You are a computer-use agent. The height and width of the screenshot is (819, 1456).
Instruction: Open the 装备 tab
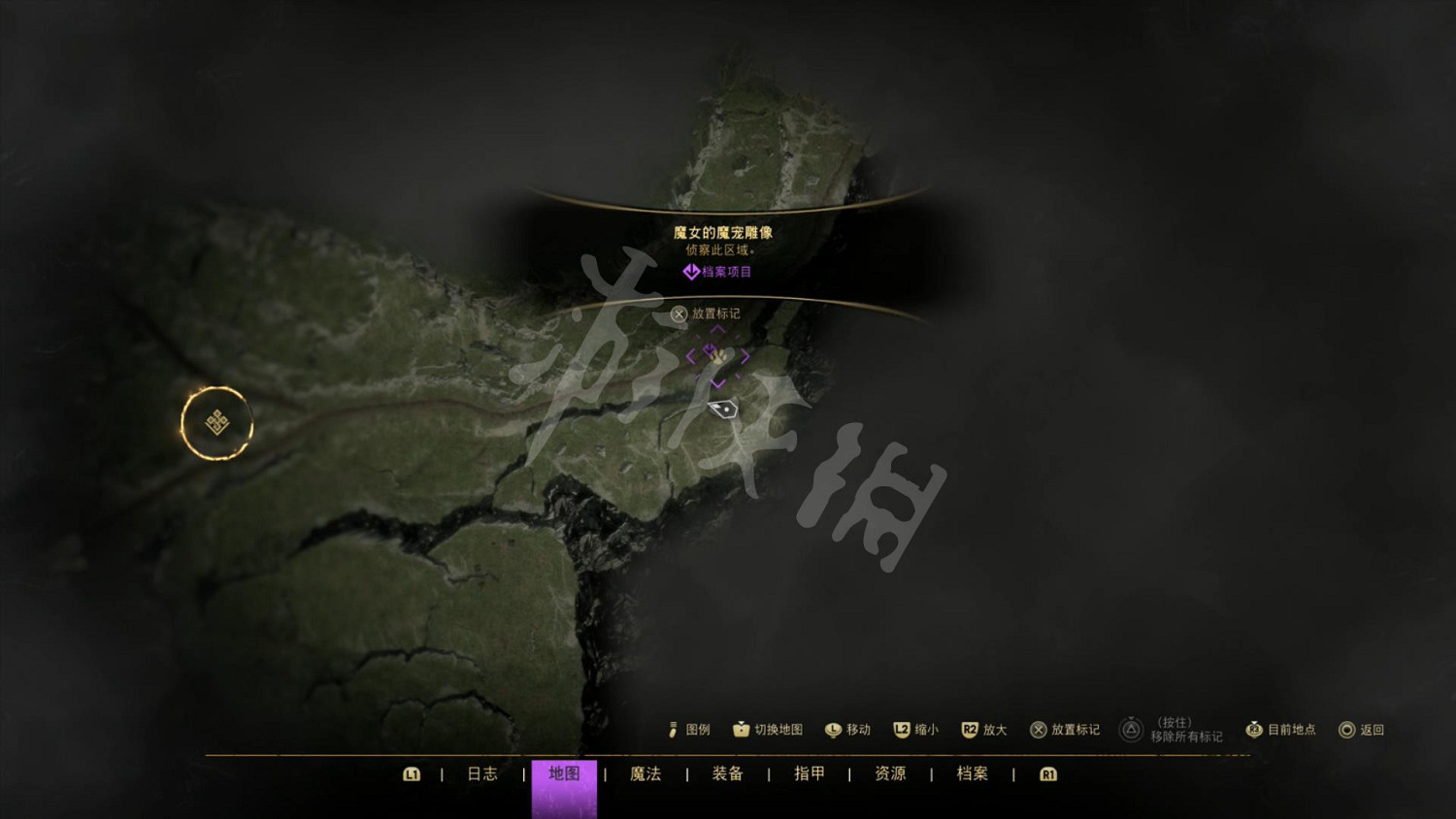726,774
